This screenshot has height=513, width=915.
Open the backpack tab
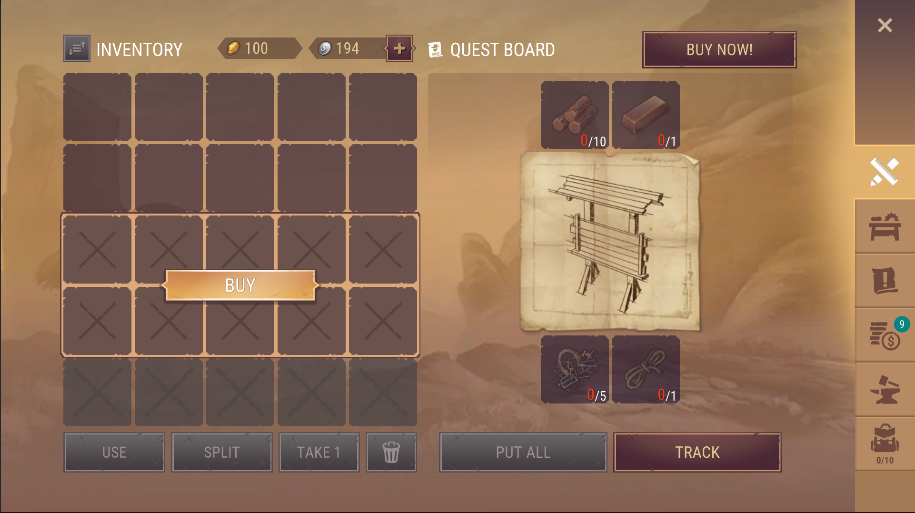pos(884,443)
